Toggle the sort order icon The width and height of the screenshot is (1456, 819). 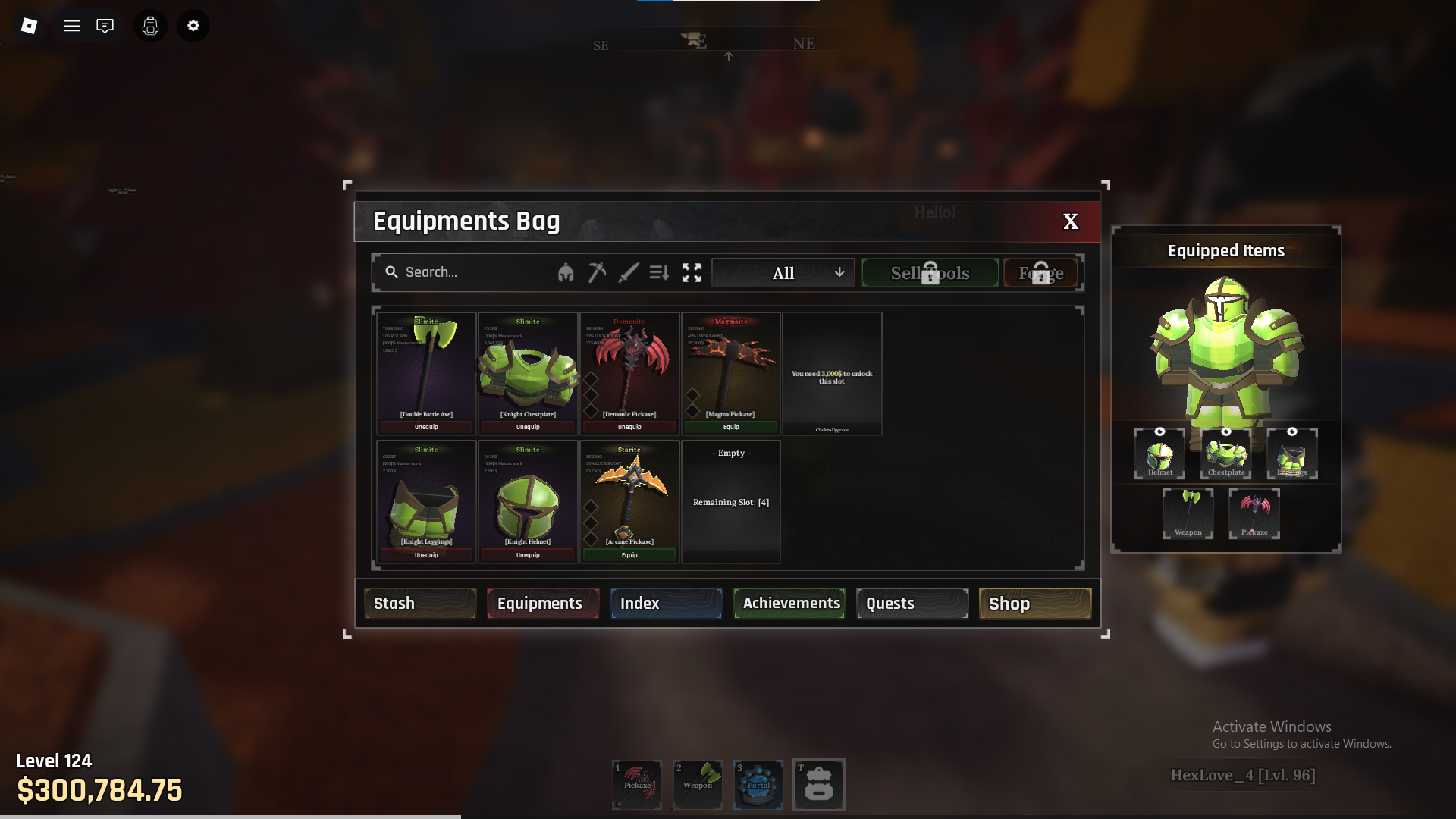659,272
